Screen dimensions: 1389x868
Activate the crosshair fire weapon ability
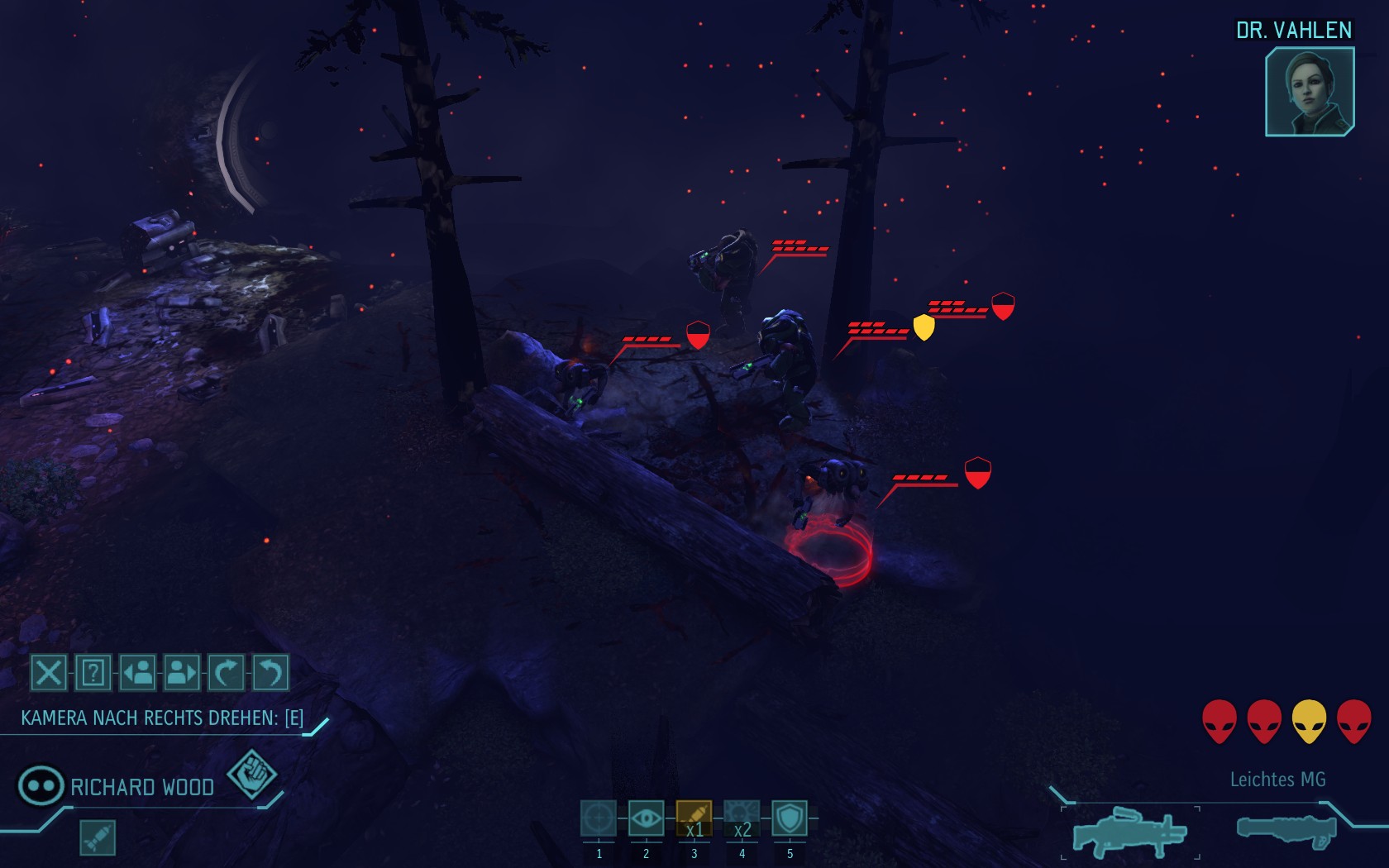point(599,819)
